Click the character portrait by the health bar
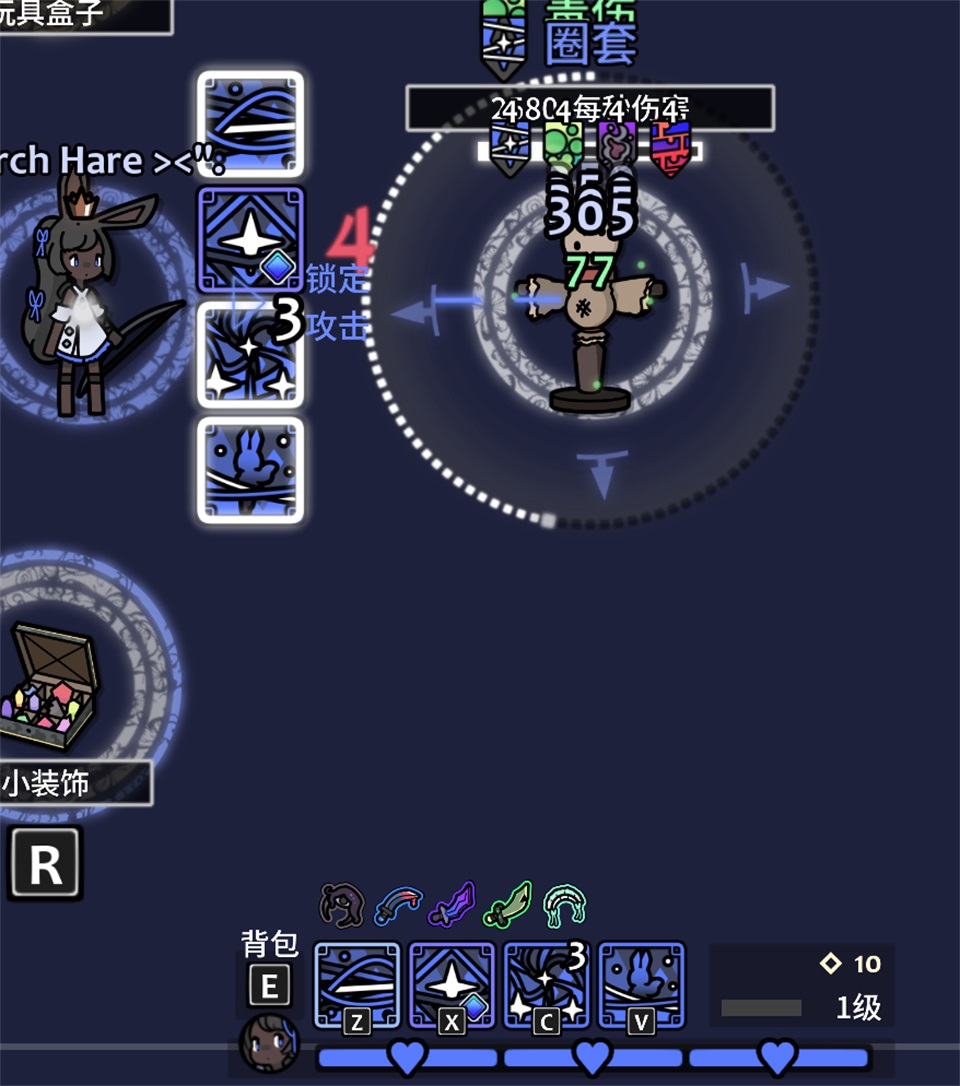 [x=269, y=1043]
